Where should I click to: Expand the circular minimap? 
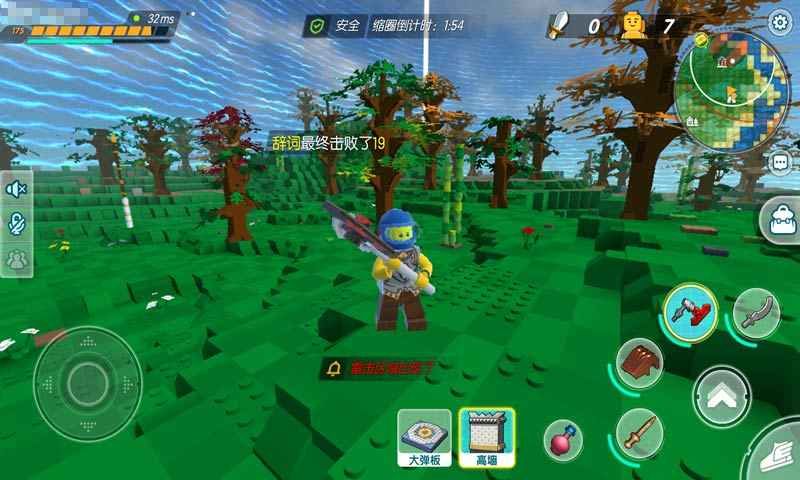[x=731, y=92]
